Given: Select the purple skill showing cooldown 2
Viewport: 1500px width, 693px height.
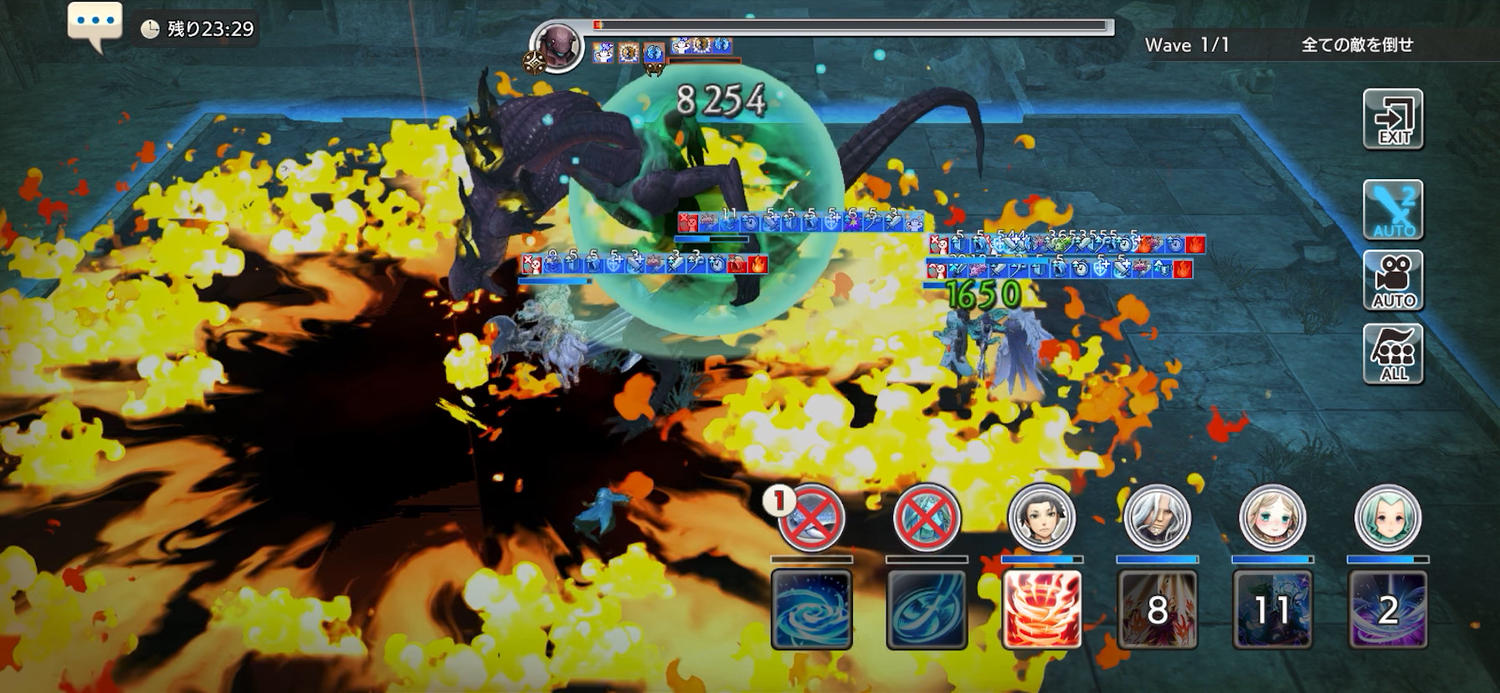Looking at the screenshot, I should point(1387,609).
